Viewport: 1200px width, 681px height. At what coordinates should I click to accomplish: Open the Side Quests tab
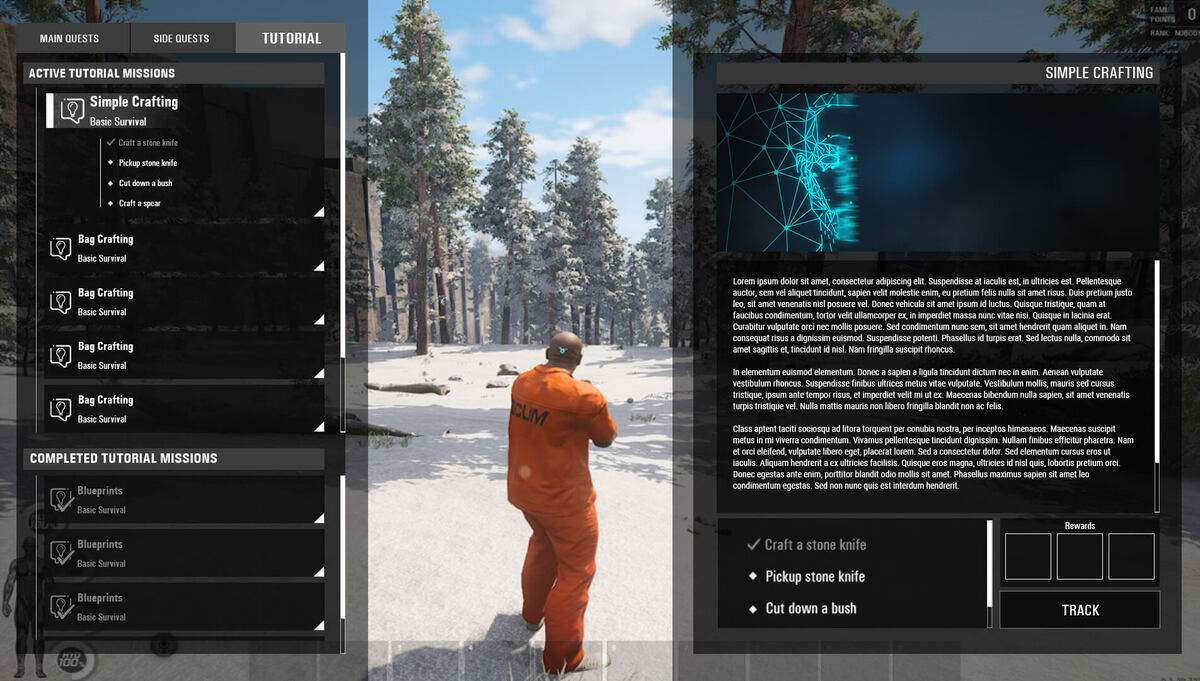182,39
